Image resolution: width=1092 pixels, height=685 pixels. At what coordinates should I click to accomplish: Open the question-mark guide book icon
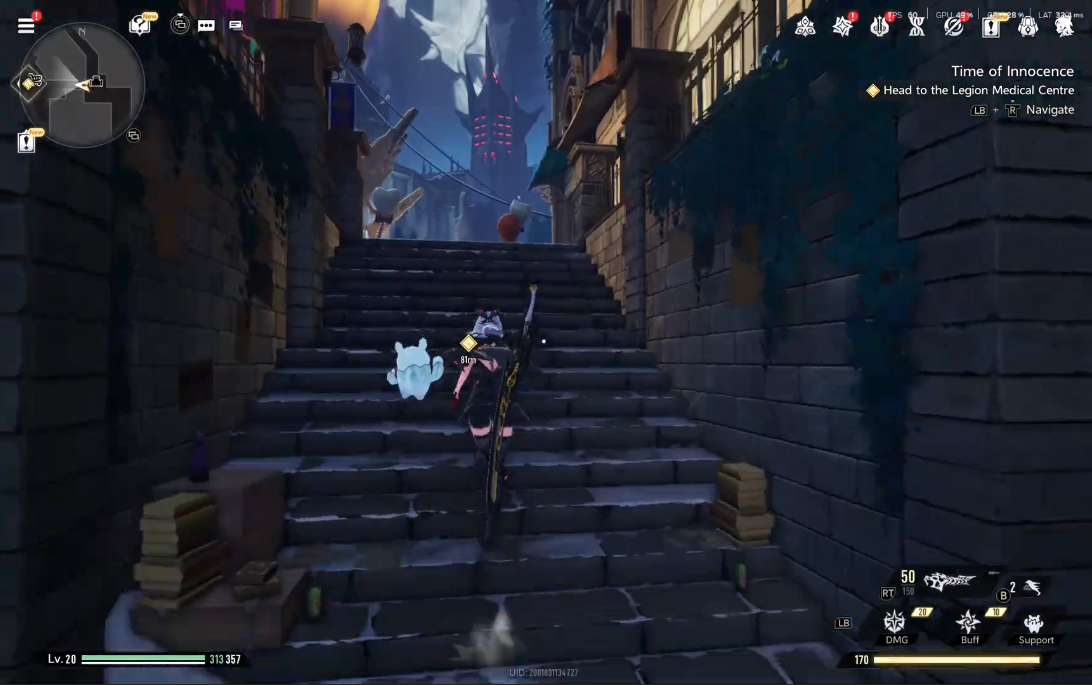point(140,25)
